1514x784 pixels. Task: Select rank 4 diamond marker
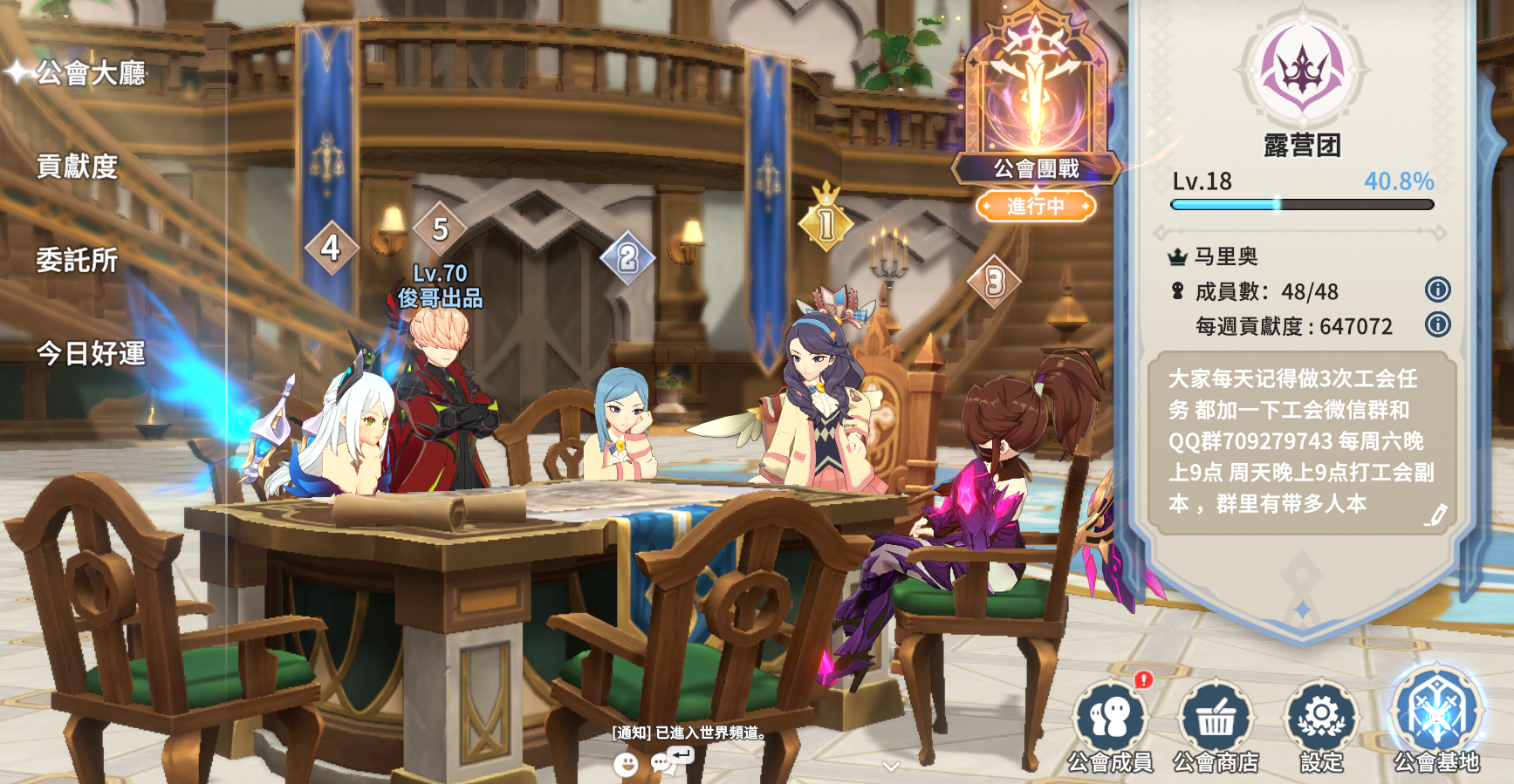(331, 248)
